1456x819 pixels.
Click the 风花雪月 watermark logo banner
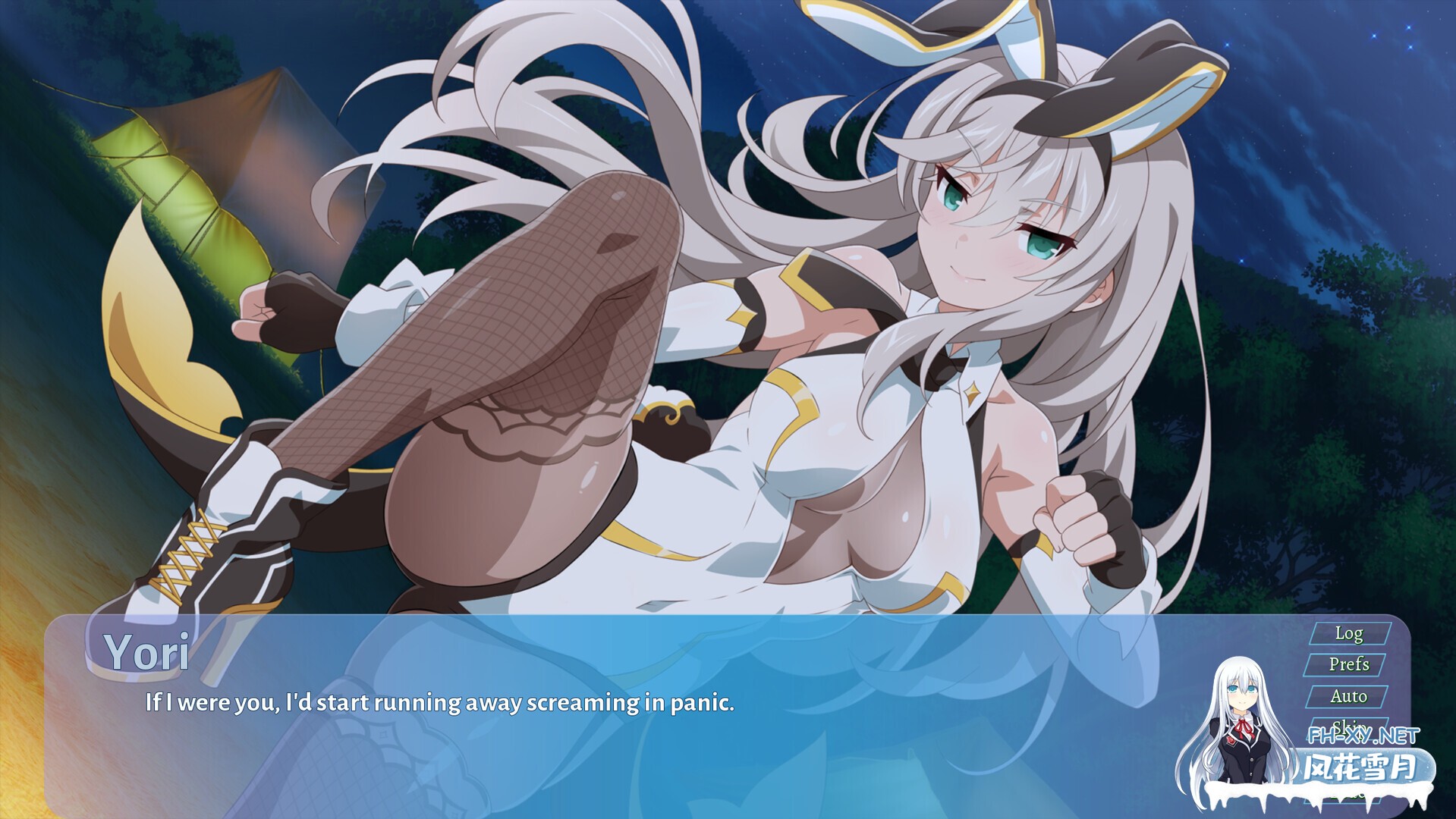[x=1358, y=766]
